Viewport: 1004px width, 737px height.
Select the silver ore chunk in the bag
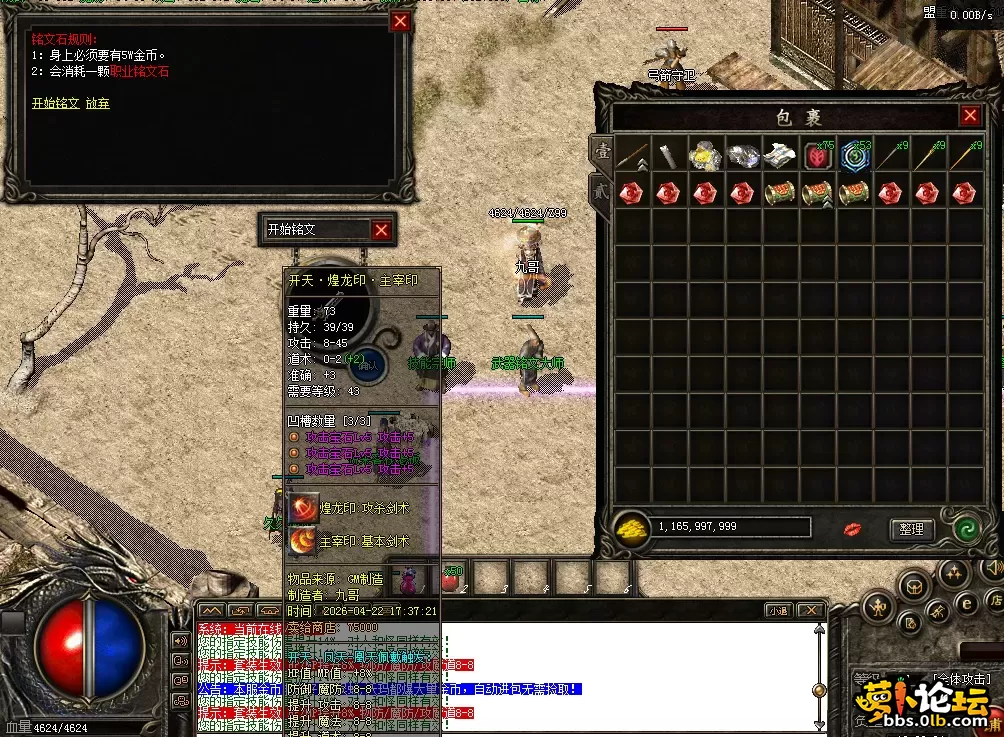(743, 155)
